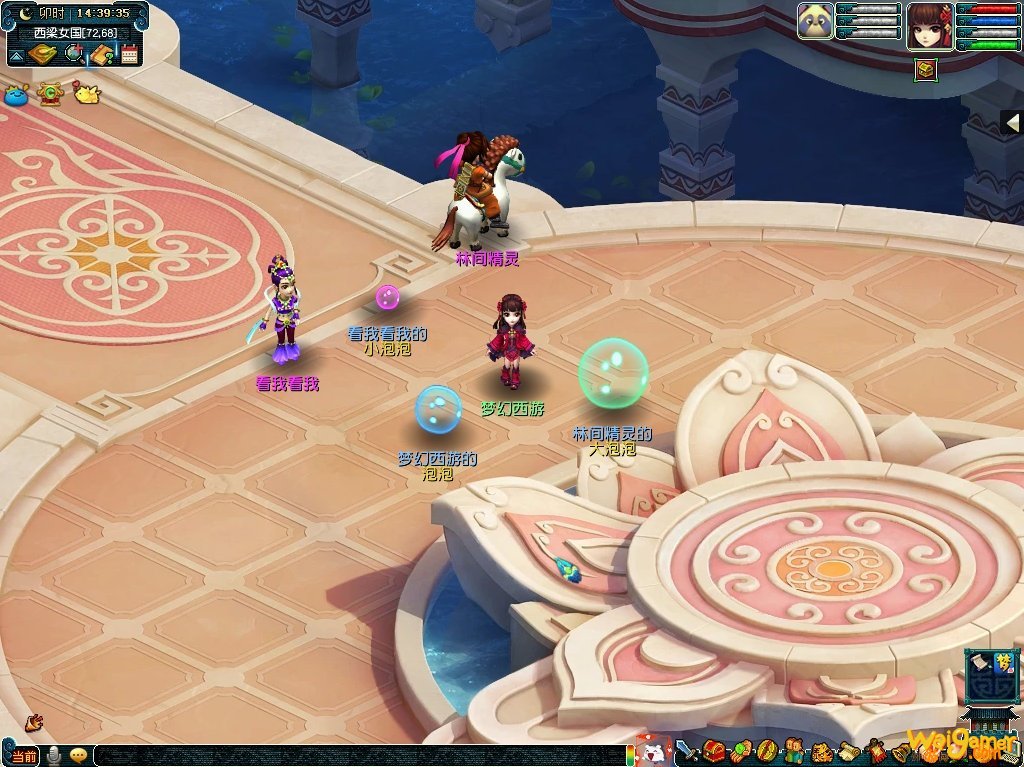Click the collapse arrow on the location panel
The width and height of the screenshot is (1024, 767).
pyautogui.click(x=16, y=57)
